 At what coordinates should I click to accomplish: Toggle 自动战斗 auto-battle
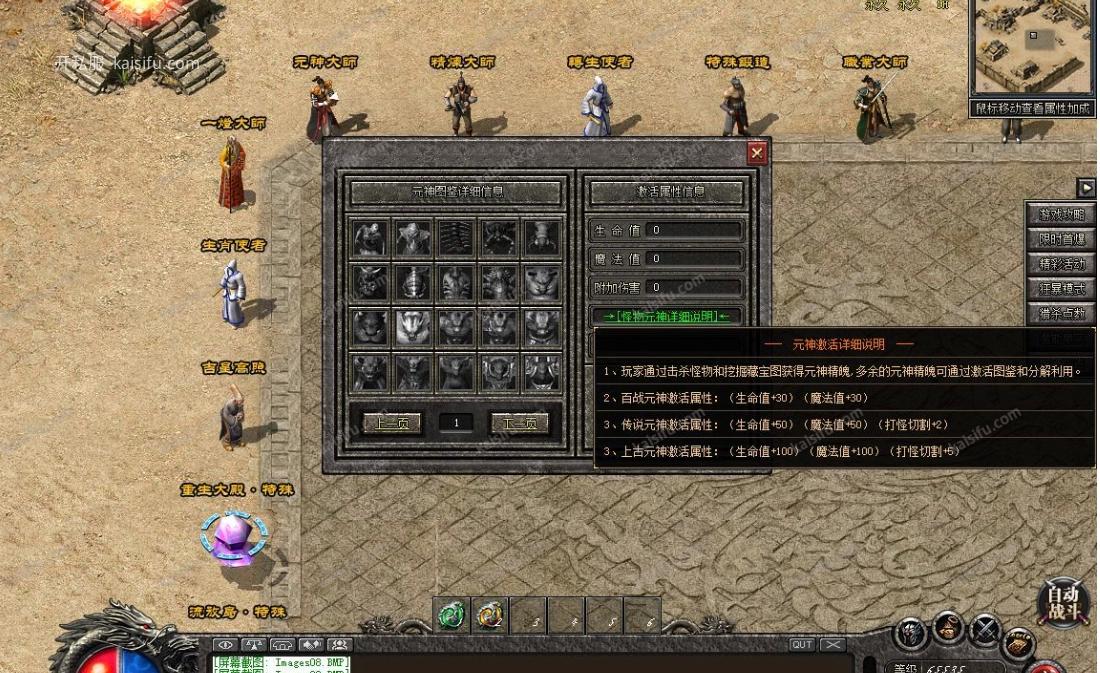click(1063, 603)
